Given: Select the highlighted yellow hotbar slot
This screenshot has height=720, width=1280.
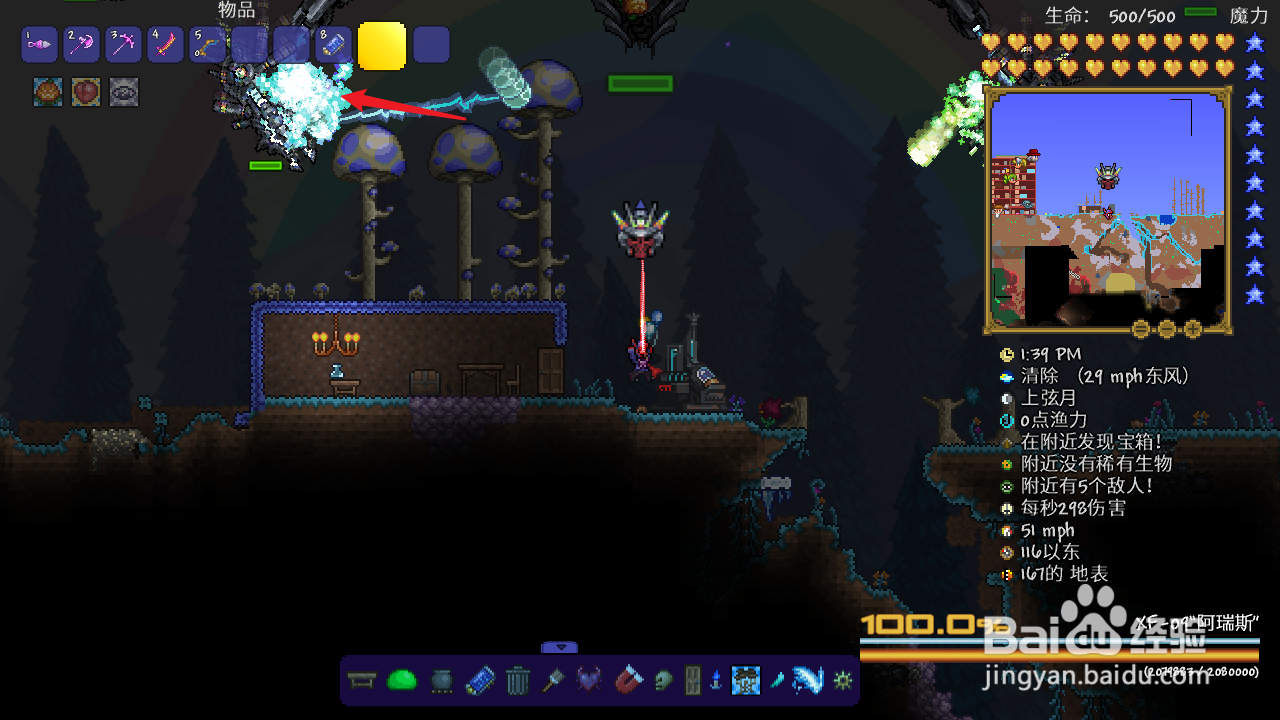Looking at the screenshot, I should coord(382,46).
